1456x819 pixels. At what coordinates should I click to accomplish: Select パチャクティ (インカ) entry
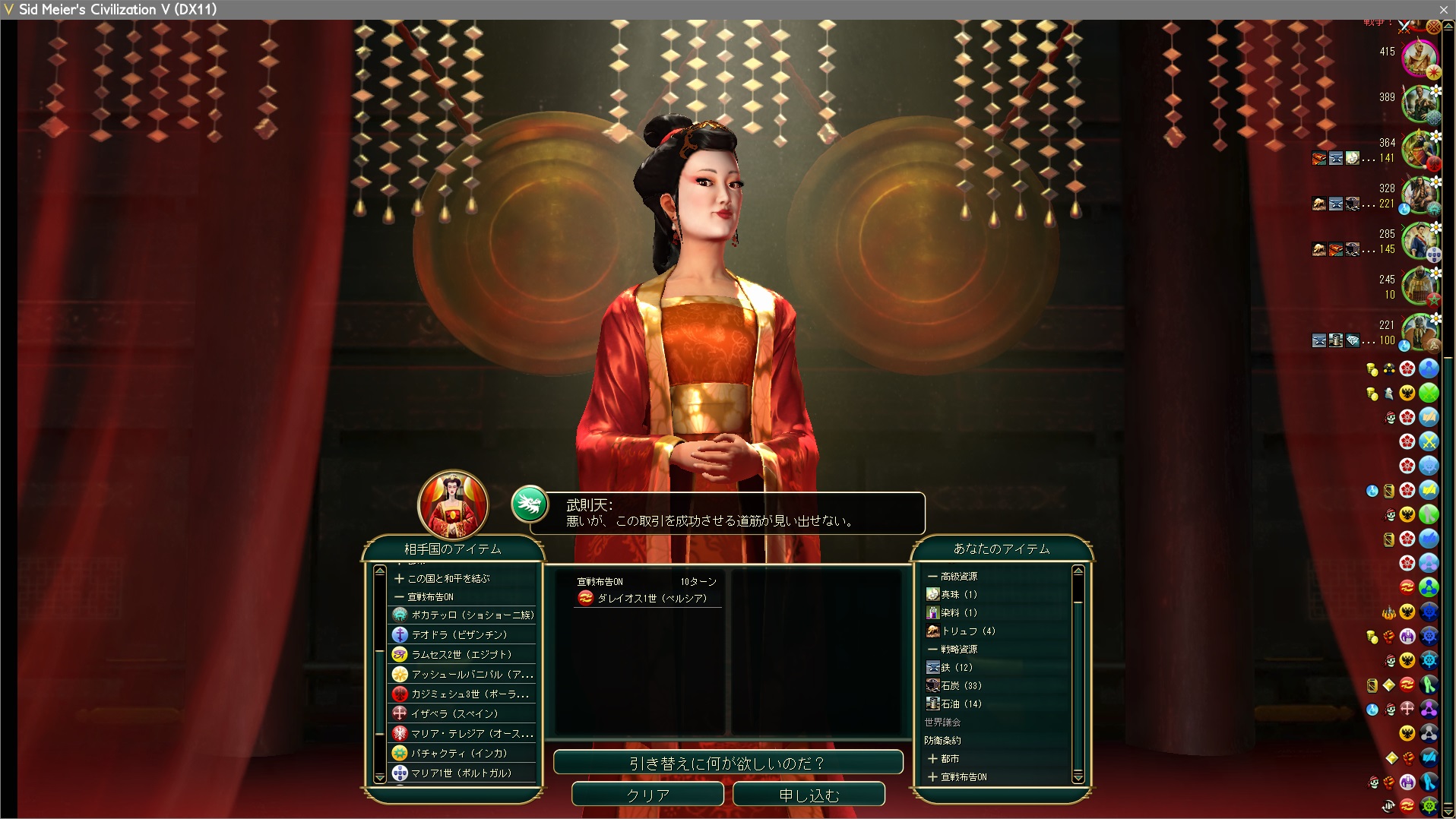tap(459, 753)
